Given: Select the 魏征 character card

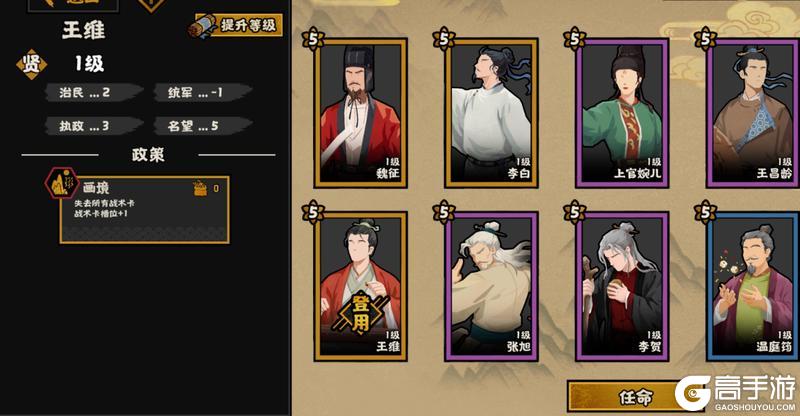Looking at the screenshot, I should point(361,112).
